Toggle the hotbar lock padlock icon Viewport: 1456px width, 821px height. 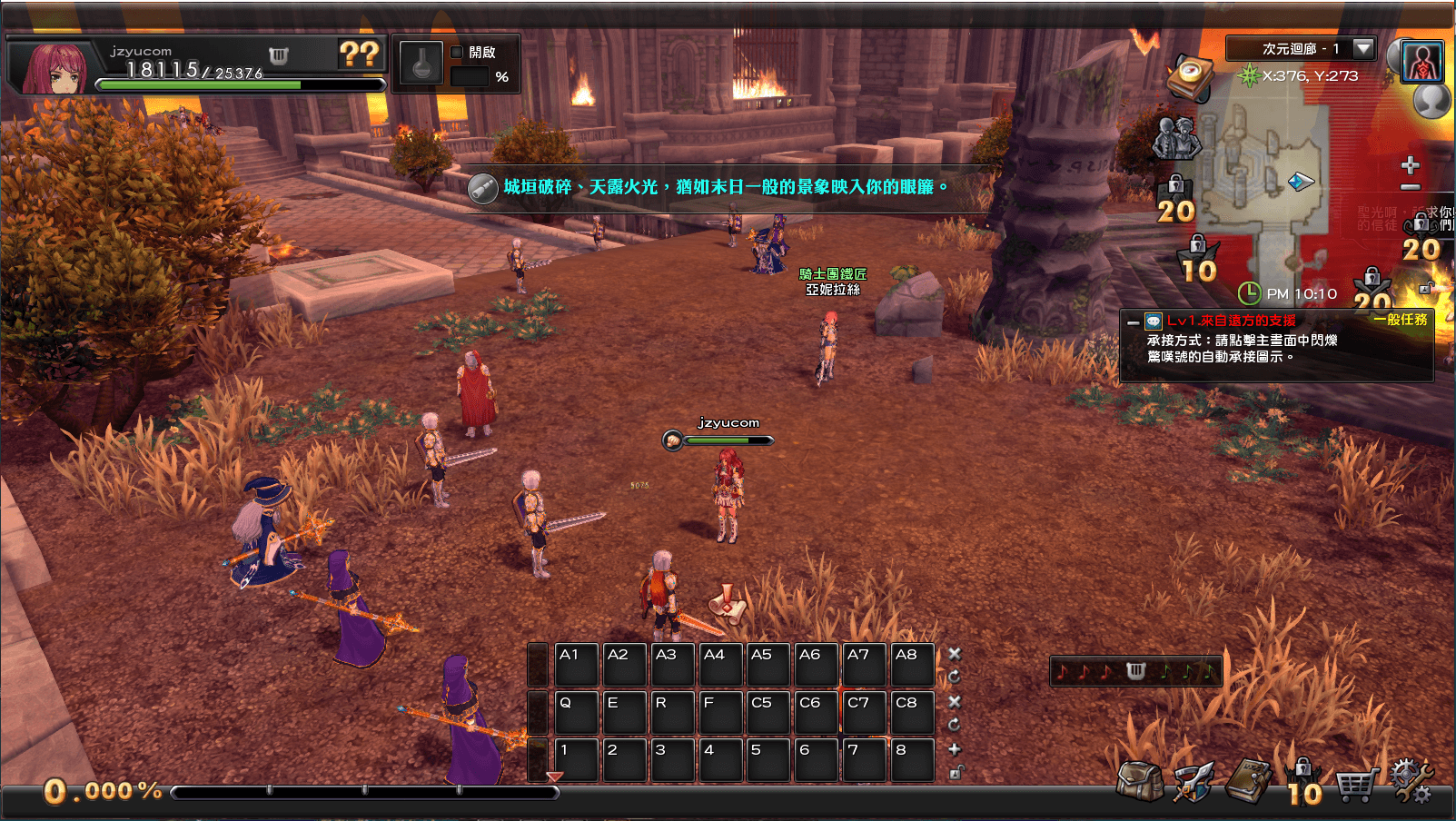point(956,773)
